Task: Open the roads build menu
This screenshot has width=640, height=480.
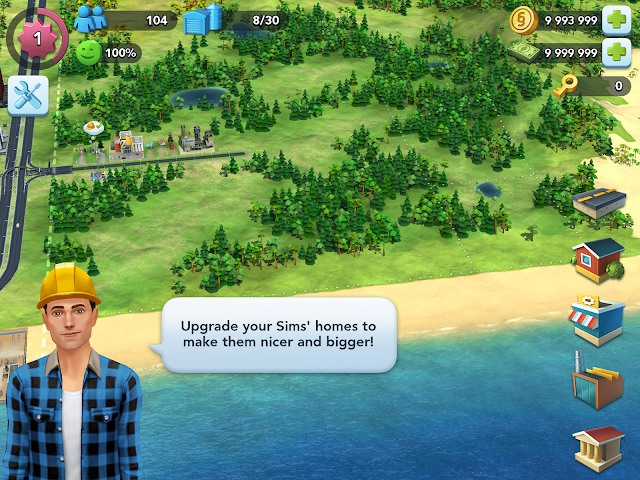Action: [599, 202]
